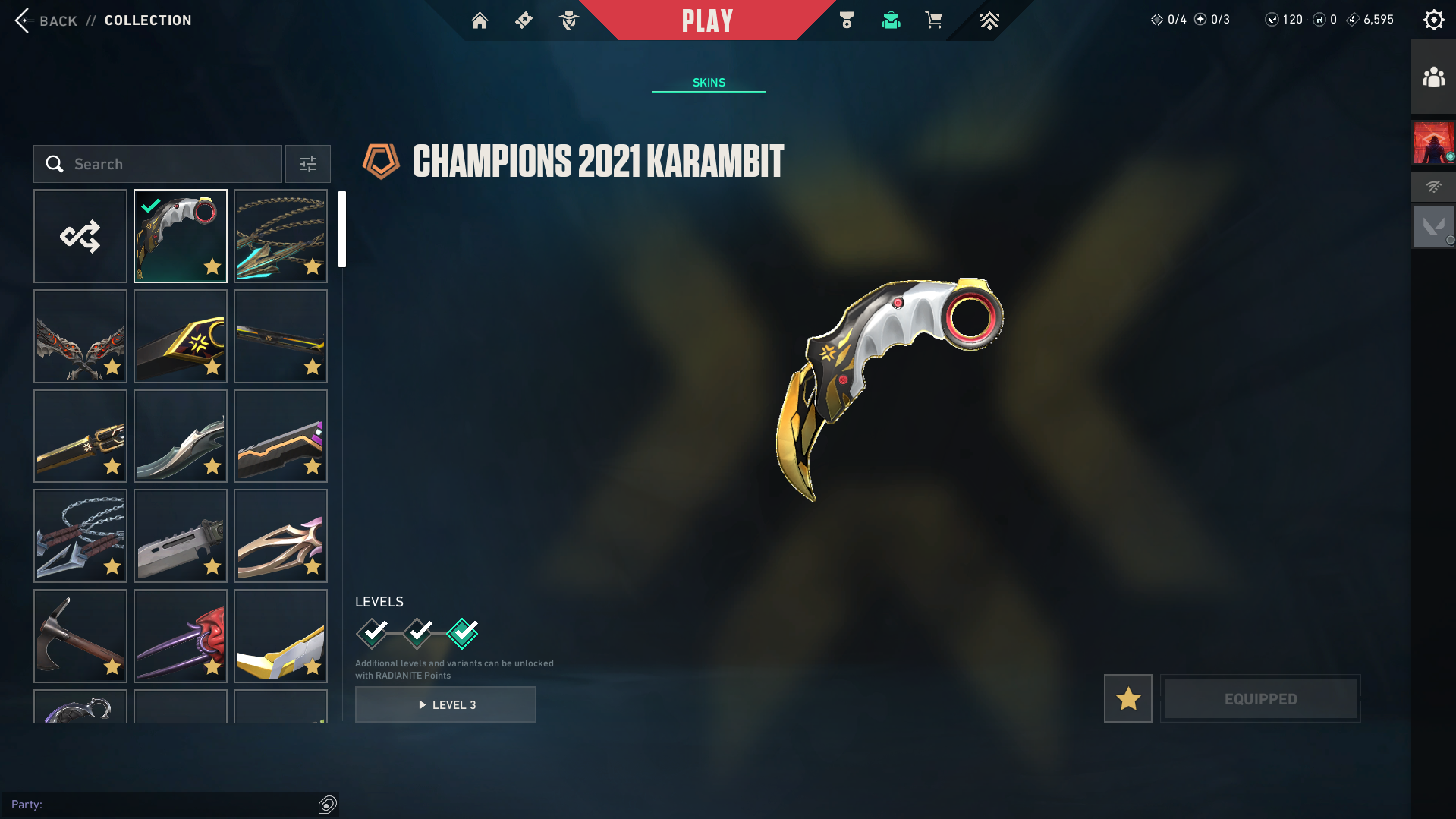Select the red-winged bat blades skin
This screenshot has height=819, width=1456.
[x=80, y=336]
